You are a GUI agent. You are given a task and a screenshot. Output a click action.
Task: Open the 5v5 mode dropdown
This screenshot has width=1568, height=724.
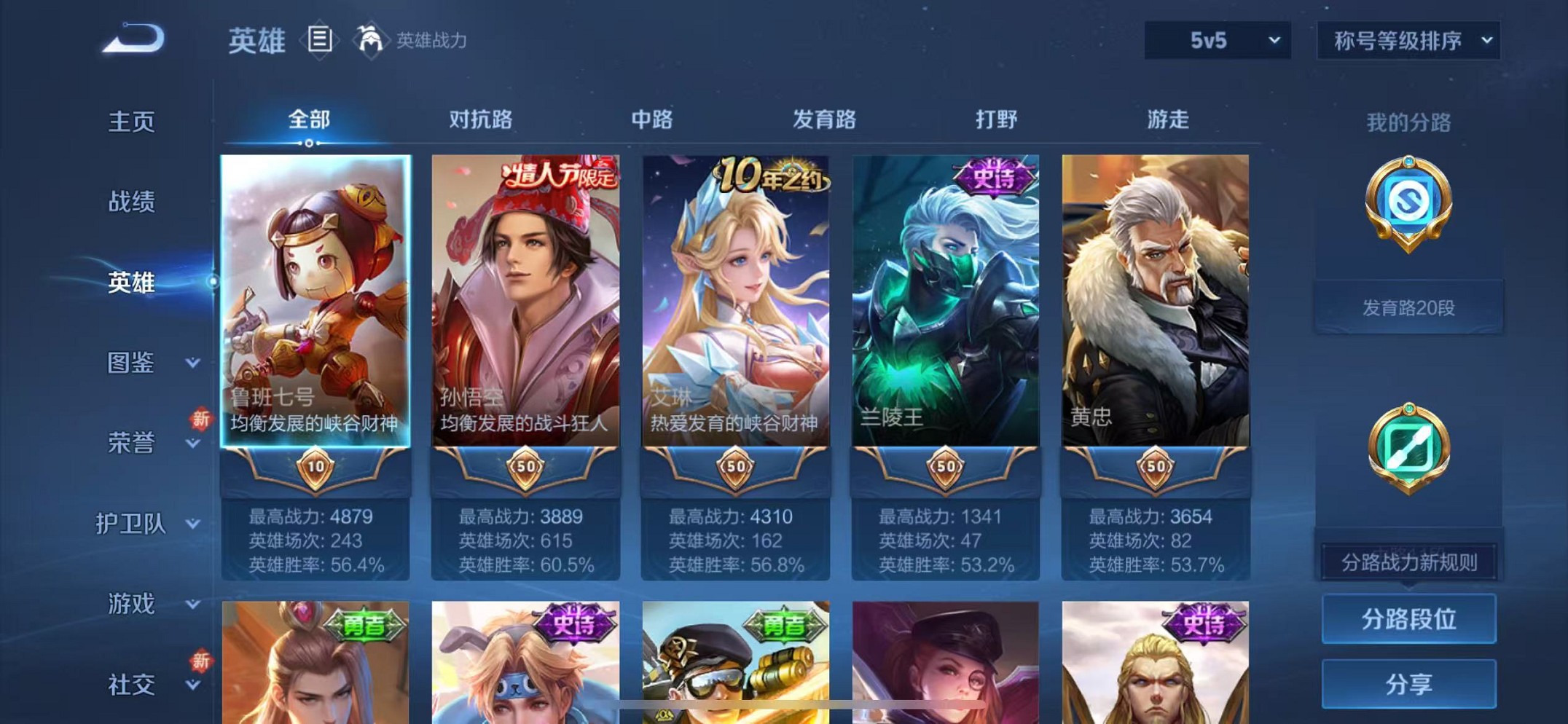tap(1215, 42)
